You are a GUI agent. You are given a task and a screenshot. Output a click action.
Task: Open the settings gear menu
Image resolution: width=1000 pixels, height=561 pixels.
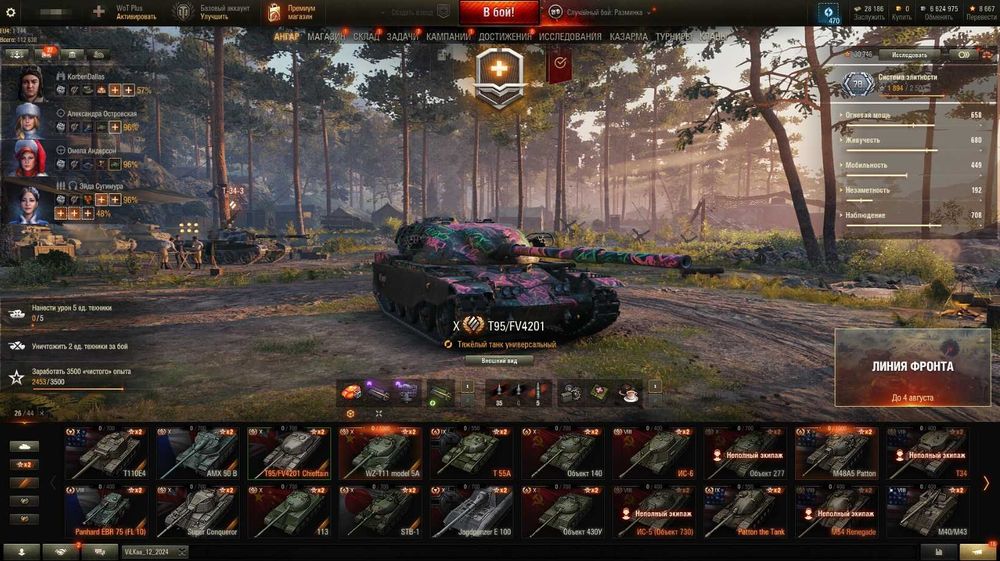click(11, 12)
